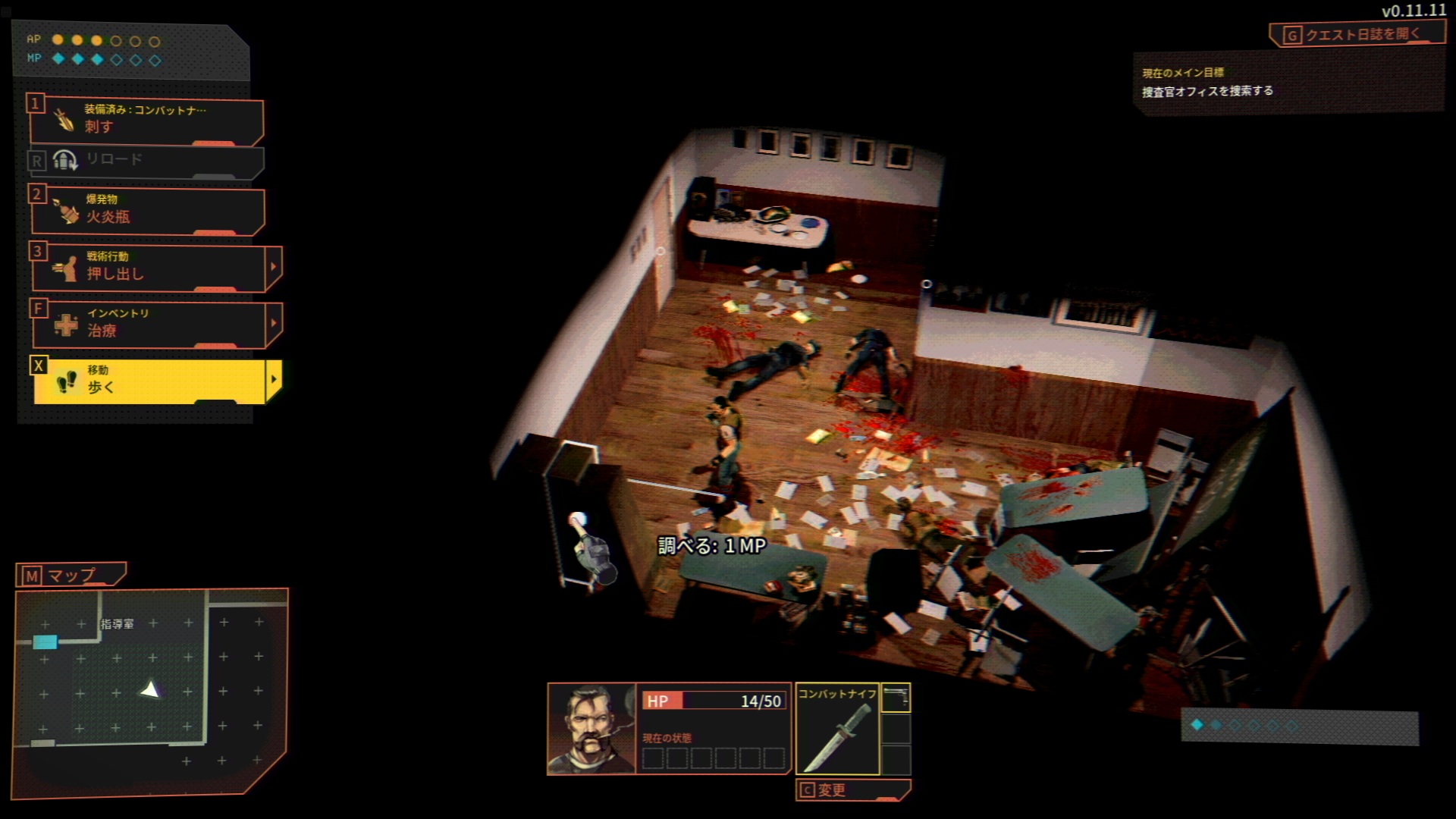Switch to the pistol secondary weapon slot
The width and height of the screenshot is (1456, 819).
[896, 698]
